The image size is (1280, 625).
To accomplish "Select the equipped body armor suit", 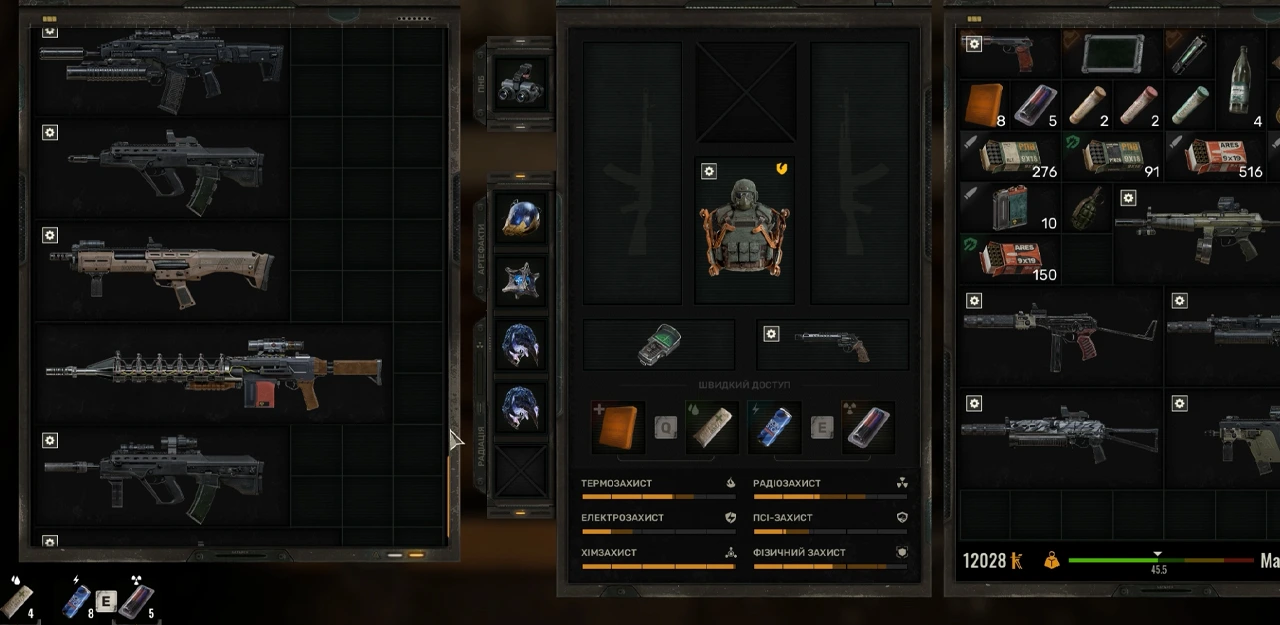I will 744,229.
